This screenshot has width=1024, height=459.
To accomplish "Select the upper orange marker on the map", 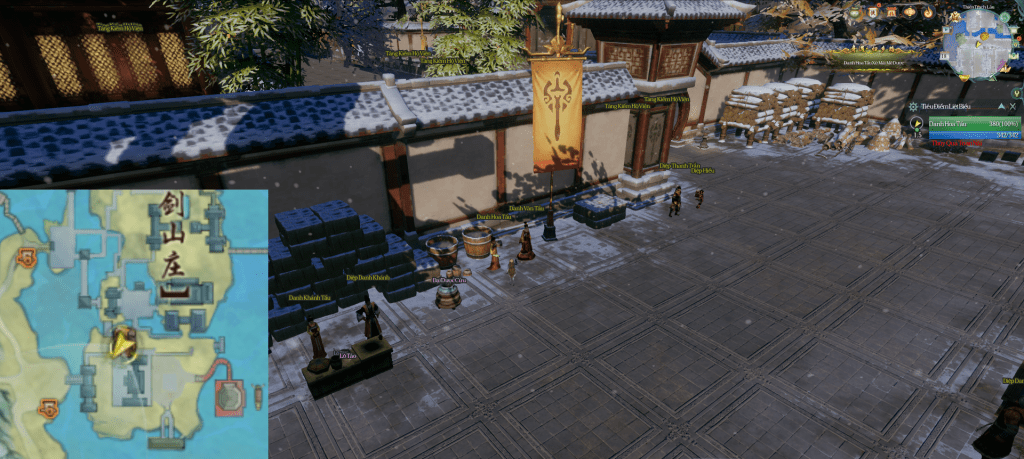I will pyautogui.click(x=26, y=260).
